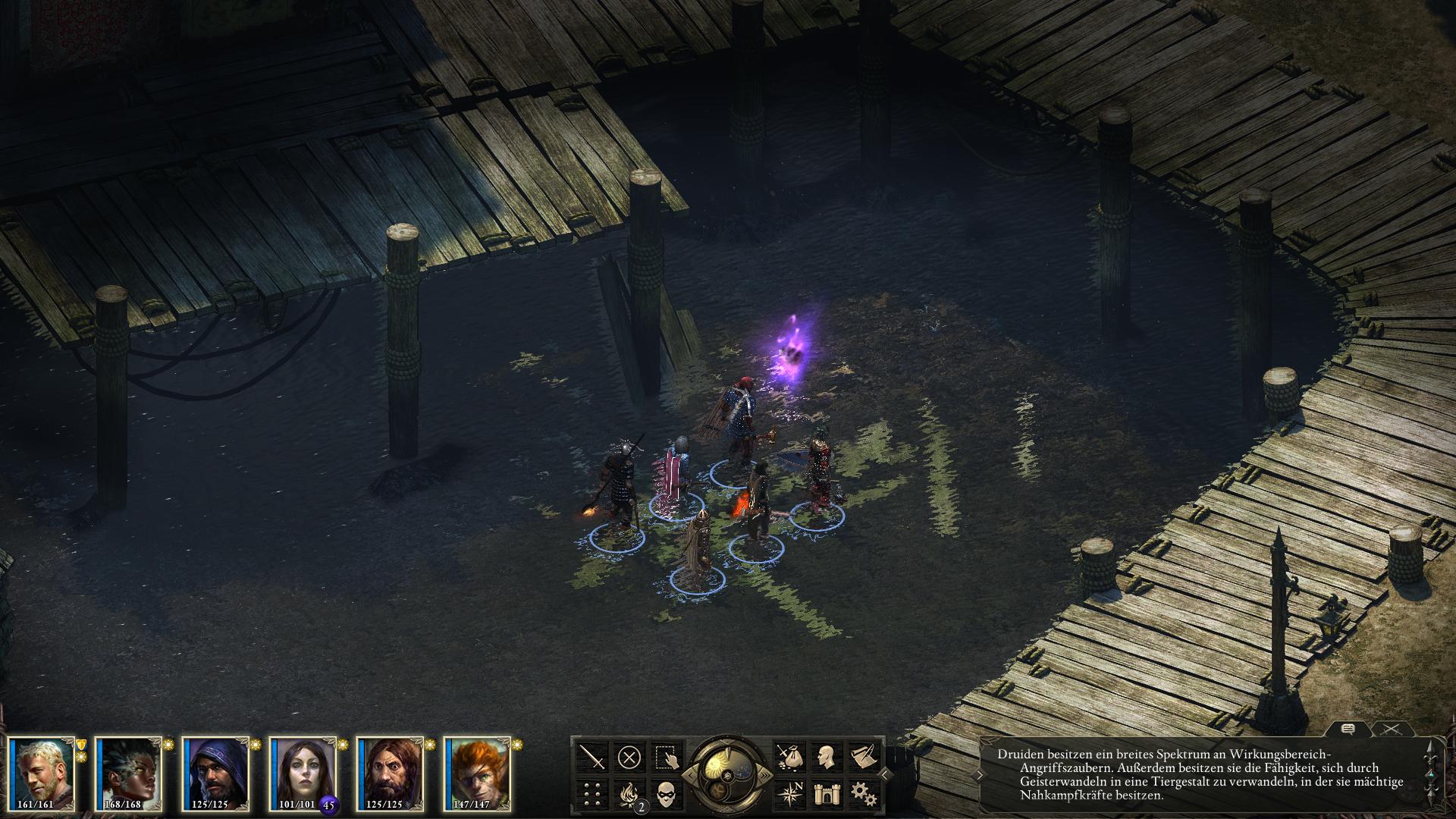1456x819 pixels.
Task: Open the party formation dots button
Action: (592, 793)
